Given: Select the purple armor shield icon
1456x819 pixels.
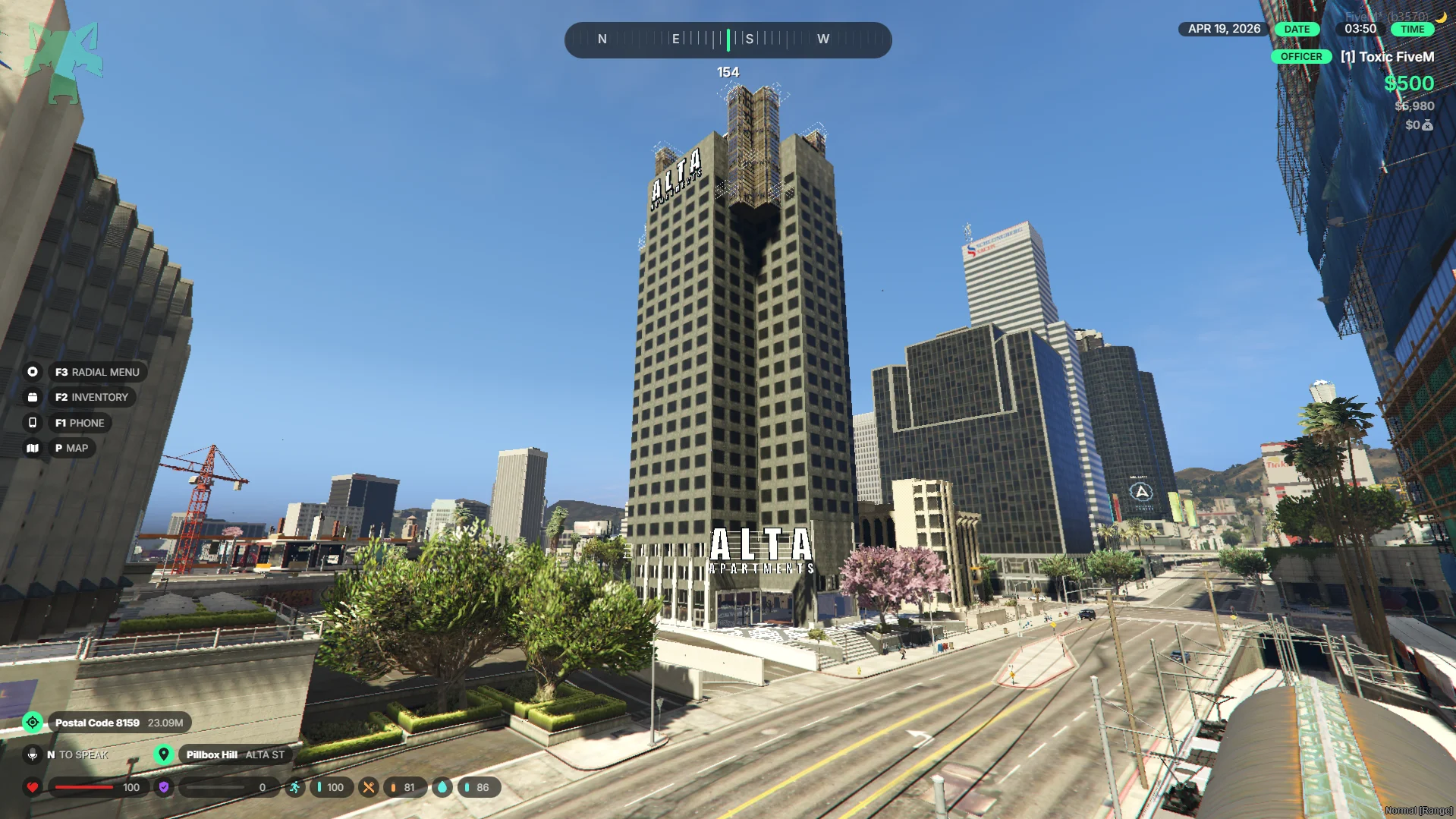Looking at the screenshot, I should tap(164, 787).
